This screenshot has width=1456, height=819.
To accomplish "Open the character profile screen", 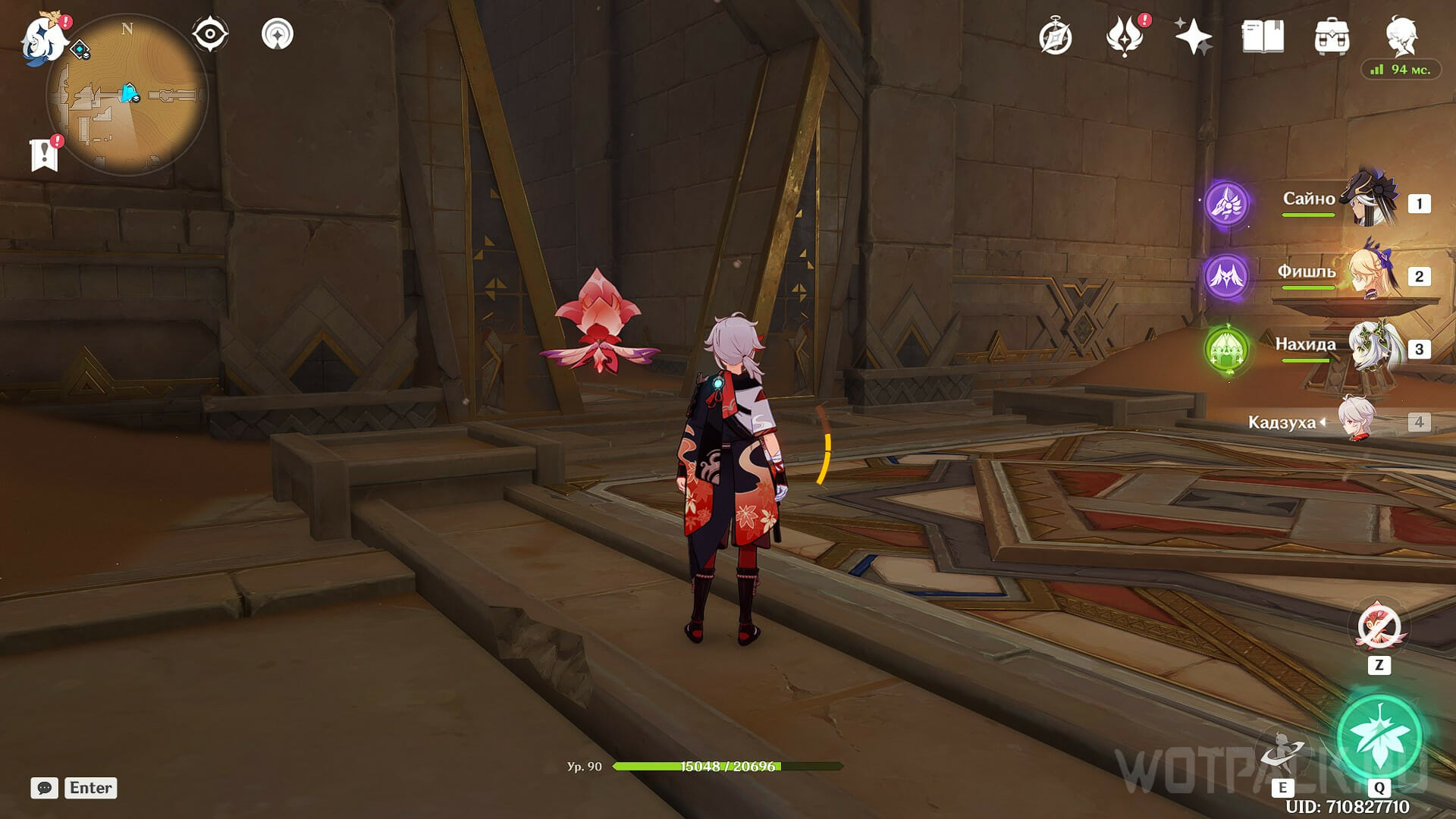I will 1401,36.
